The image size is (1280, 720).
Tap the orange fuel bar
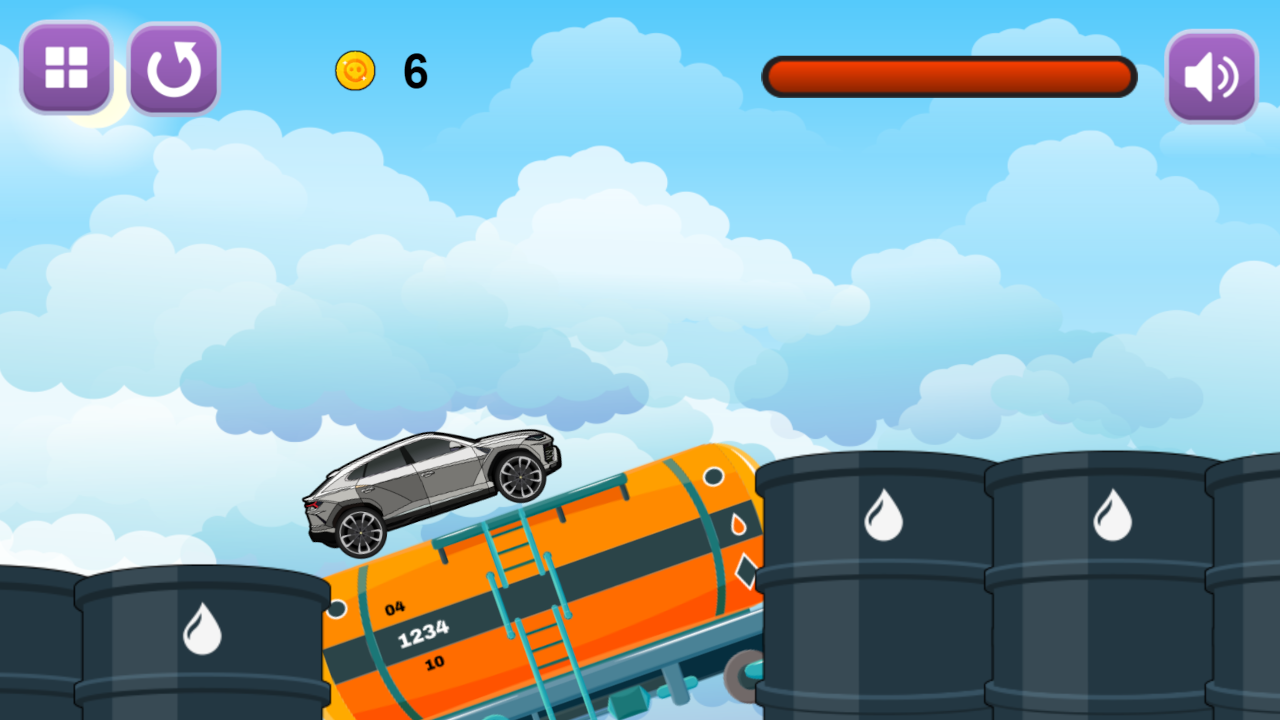point(948,76)
